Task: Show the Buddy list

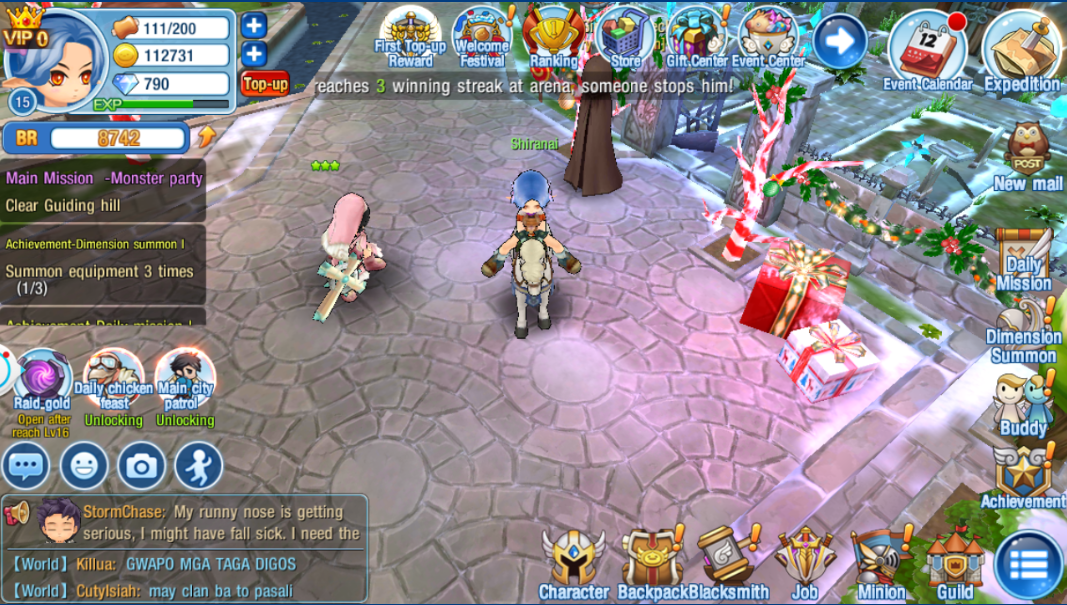Action: coord(1023,405)
